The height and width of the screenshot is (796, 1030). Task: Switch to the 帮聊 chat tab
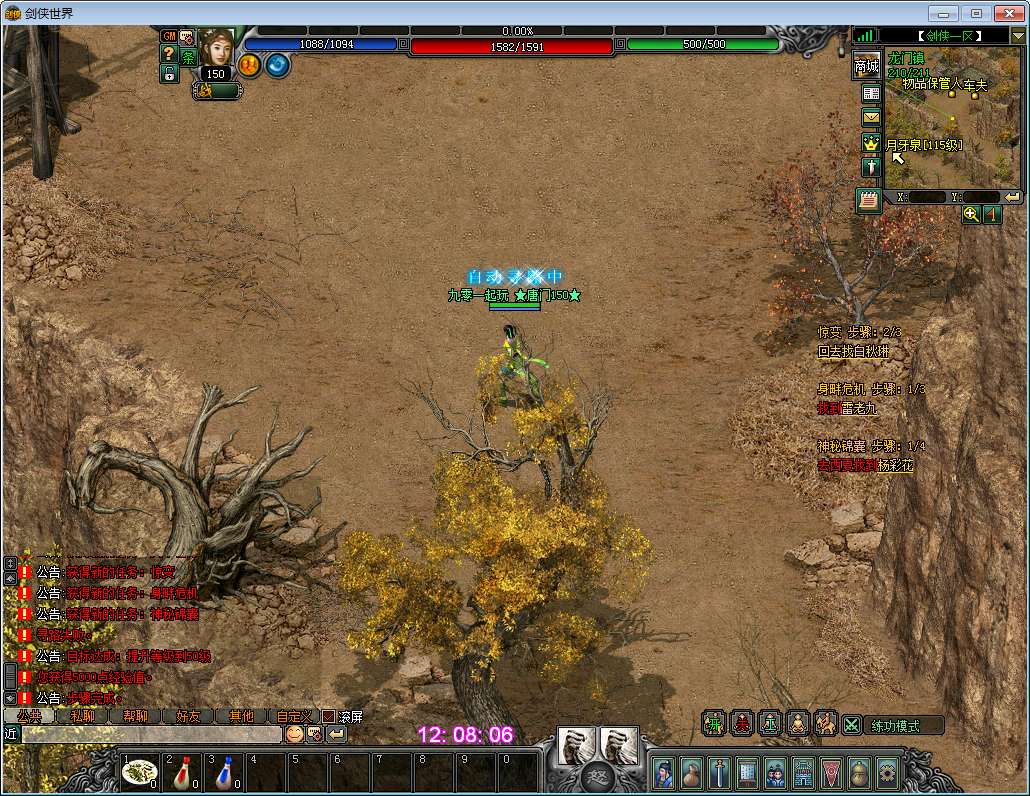(x=135, y=716)
